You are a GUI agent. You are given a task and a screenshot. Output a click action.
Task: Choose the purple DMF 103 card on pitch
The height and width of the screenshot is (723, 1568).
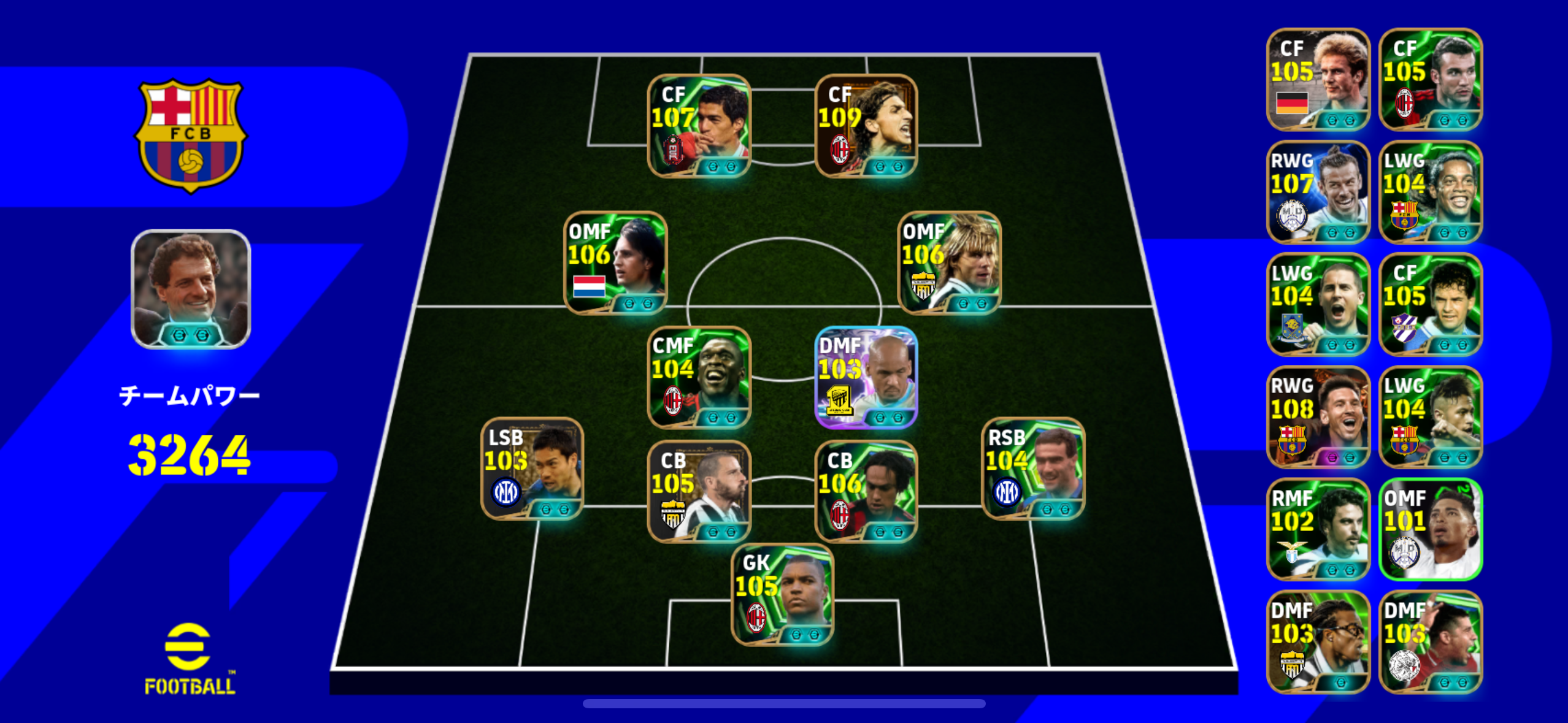(x=866, y=377)
